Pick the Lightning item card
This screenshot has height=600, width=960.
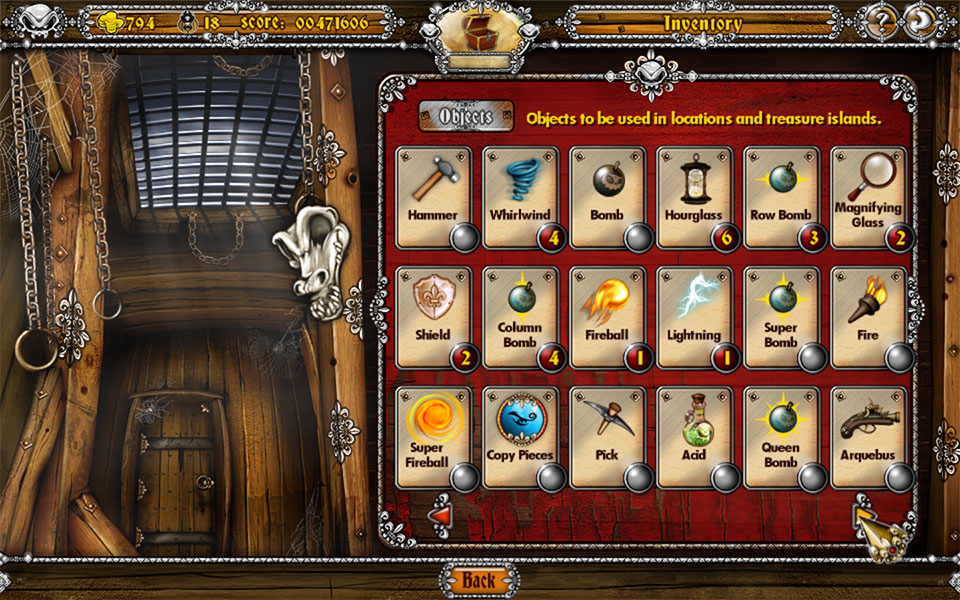tap(694, 317)
